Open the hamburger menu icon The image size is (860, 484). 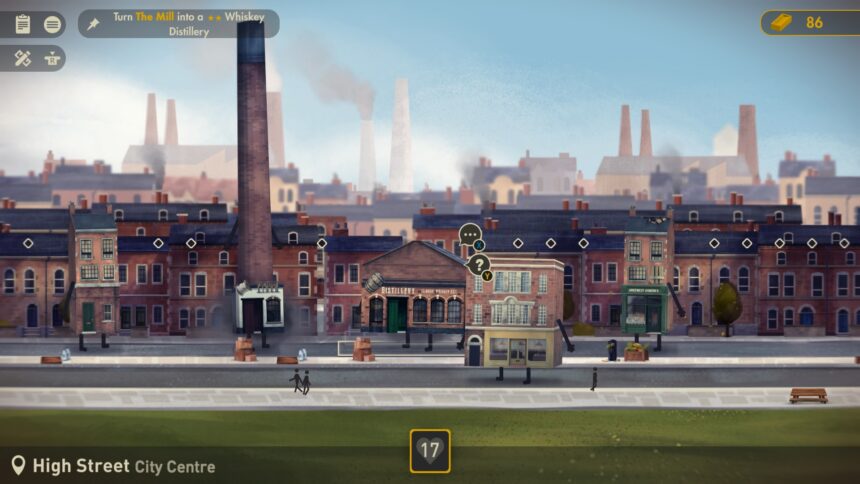pos(52,24)
